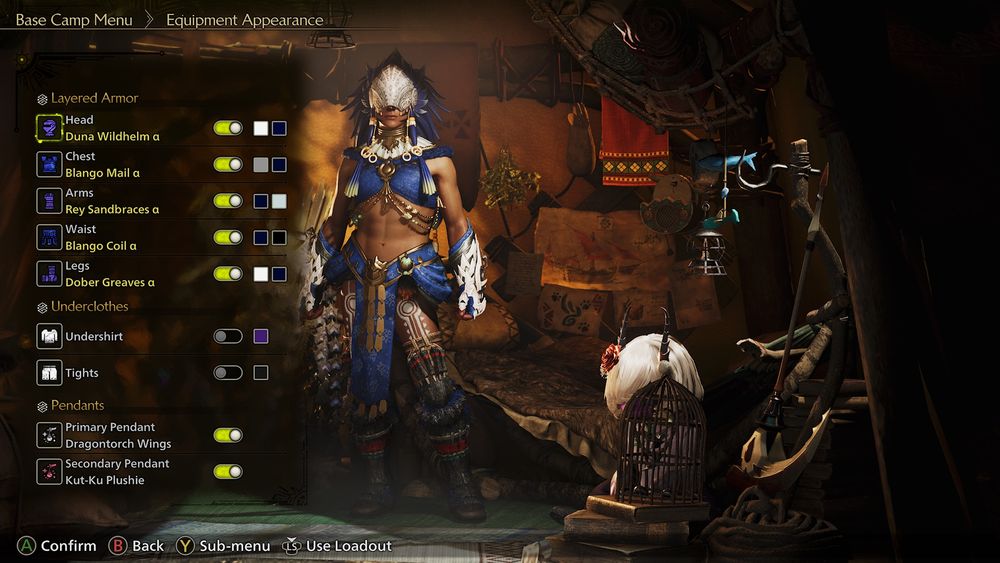Pick the Legs Dober Greaves α entry
This screenshot has height=563, width=1000.
coord(110,274)
